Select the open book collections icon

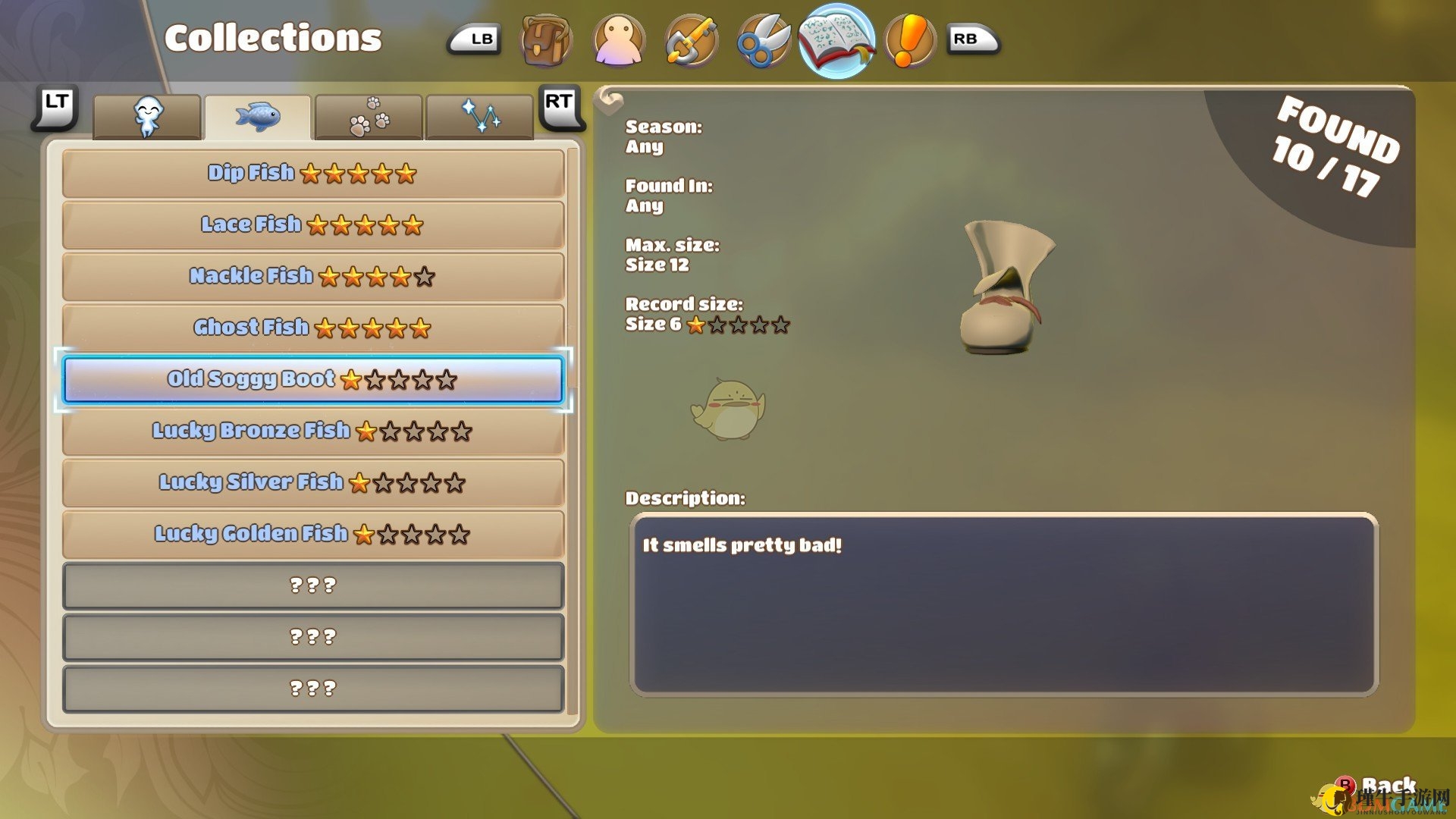(x=836, y=41)
